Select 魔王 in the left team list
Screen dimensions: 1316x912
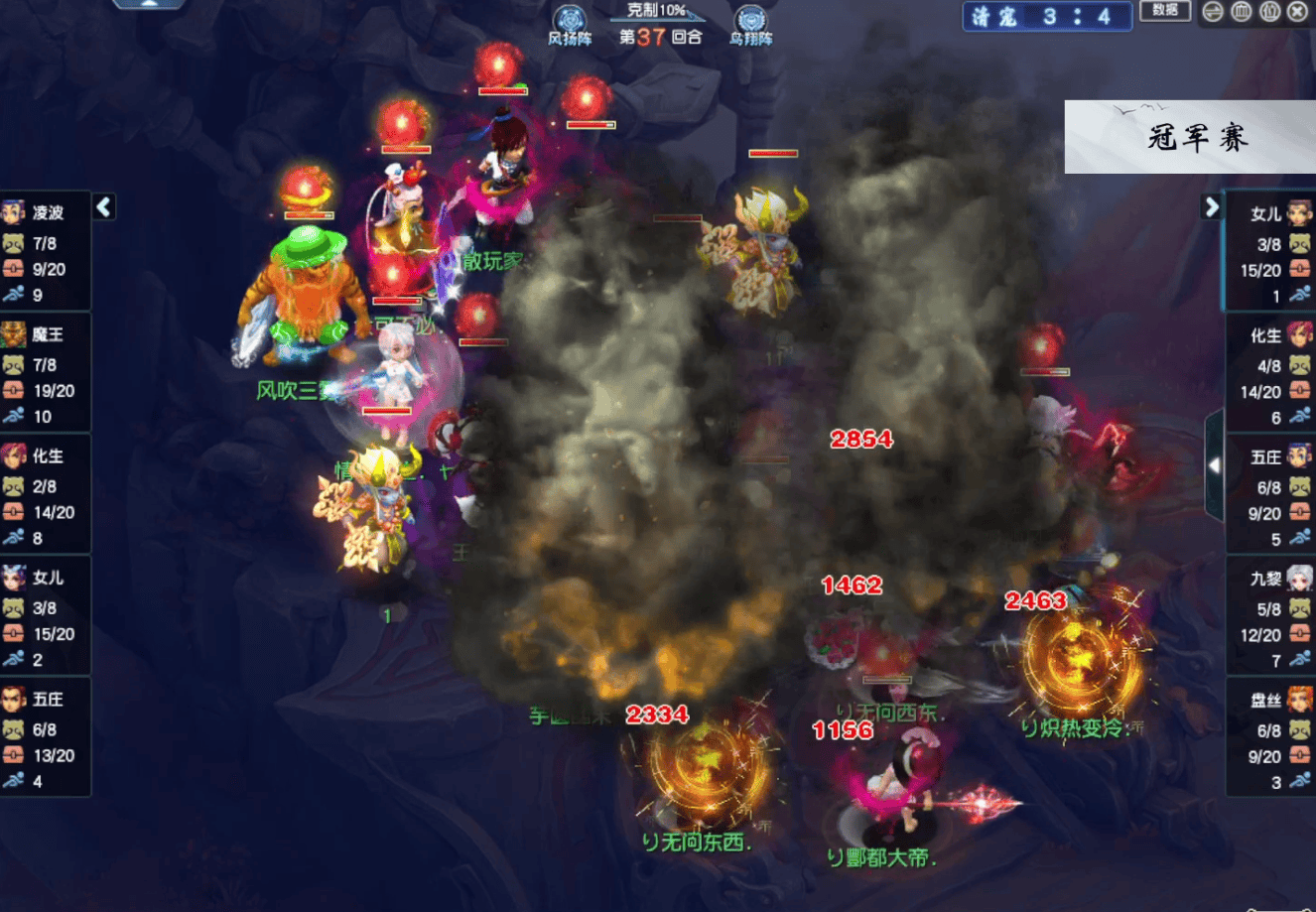click(x=46, y=374)
